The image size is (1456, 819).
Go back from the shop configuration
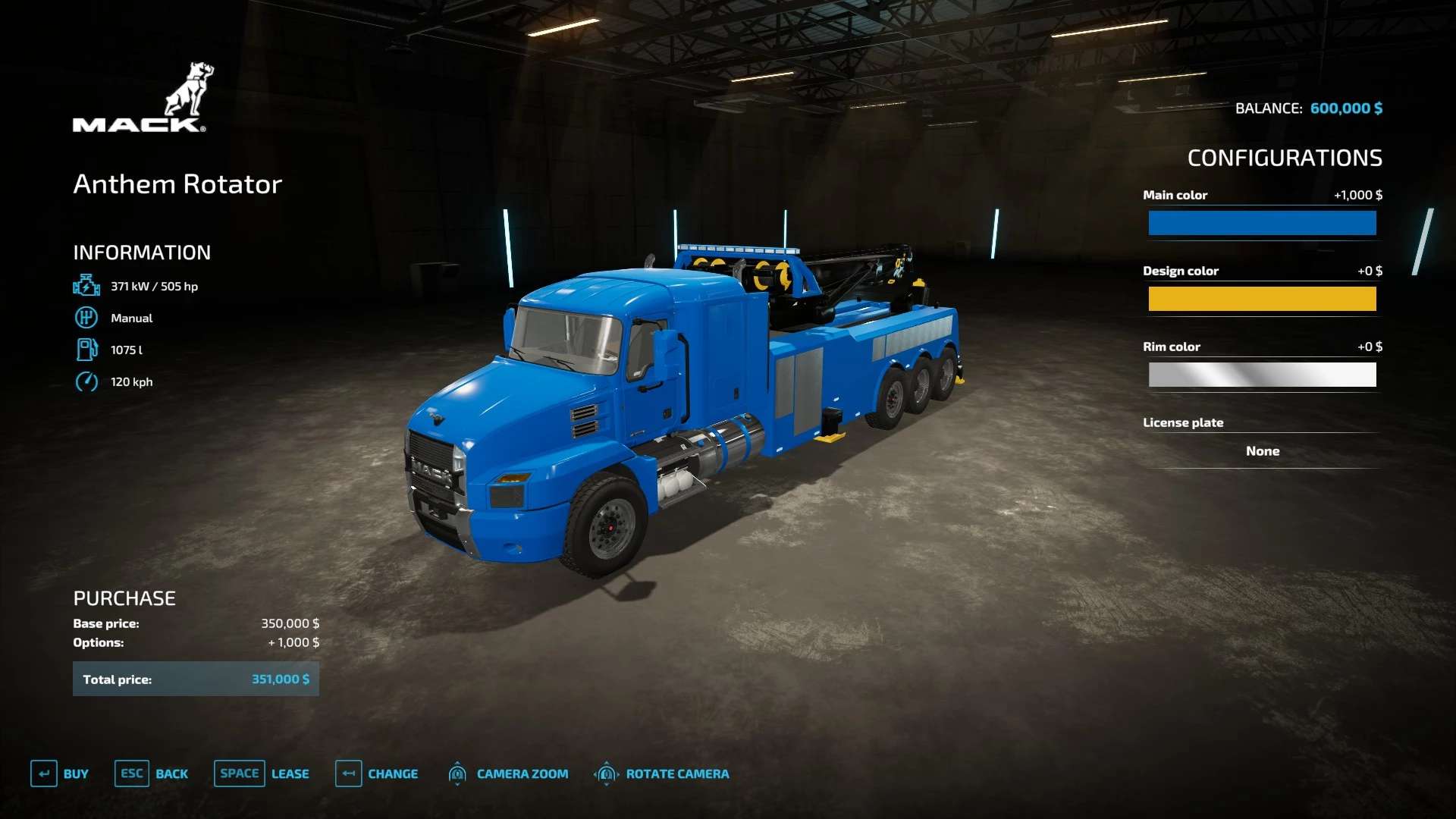[152, 773]
